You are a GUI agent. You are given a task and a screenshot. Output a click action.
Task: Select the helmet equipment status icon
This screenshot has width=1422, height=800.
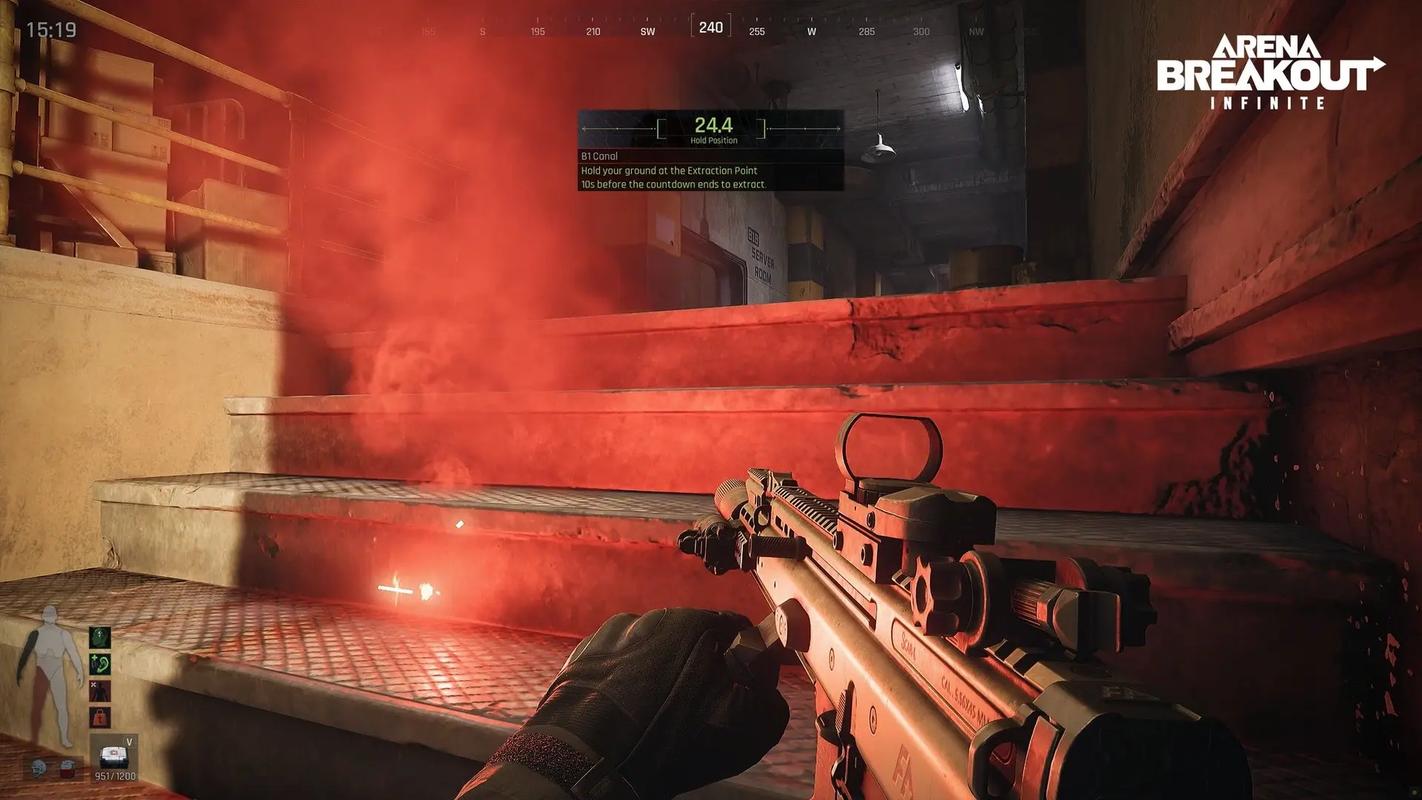click(39, 768)
